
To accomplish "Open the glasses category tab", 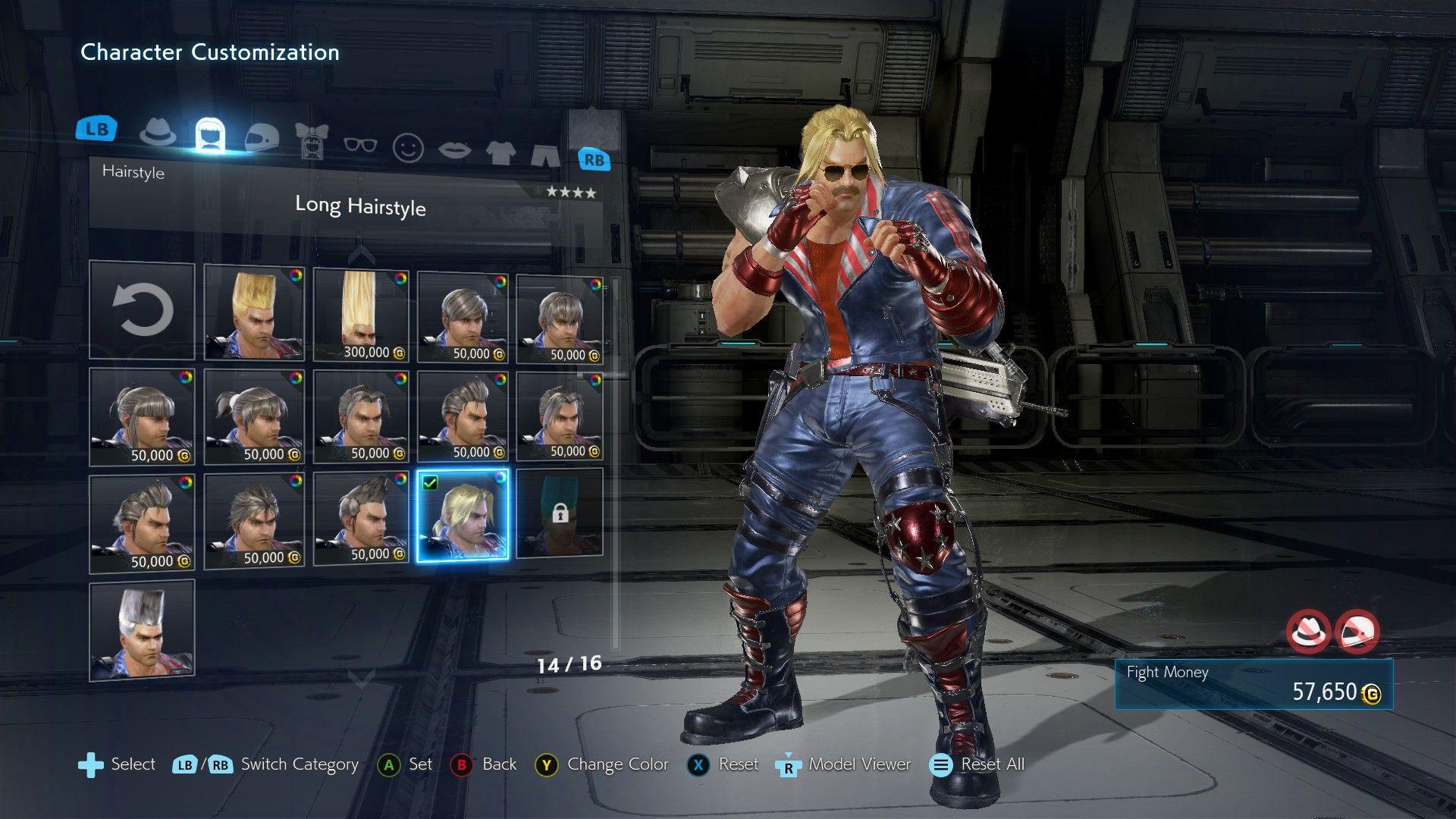I will click(360, 143).
